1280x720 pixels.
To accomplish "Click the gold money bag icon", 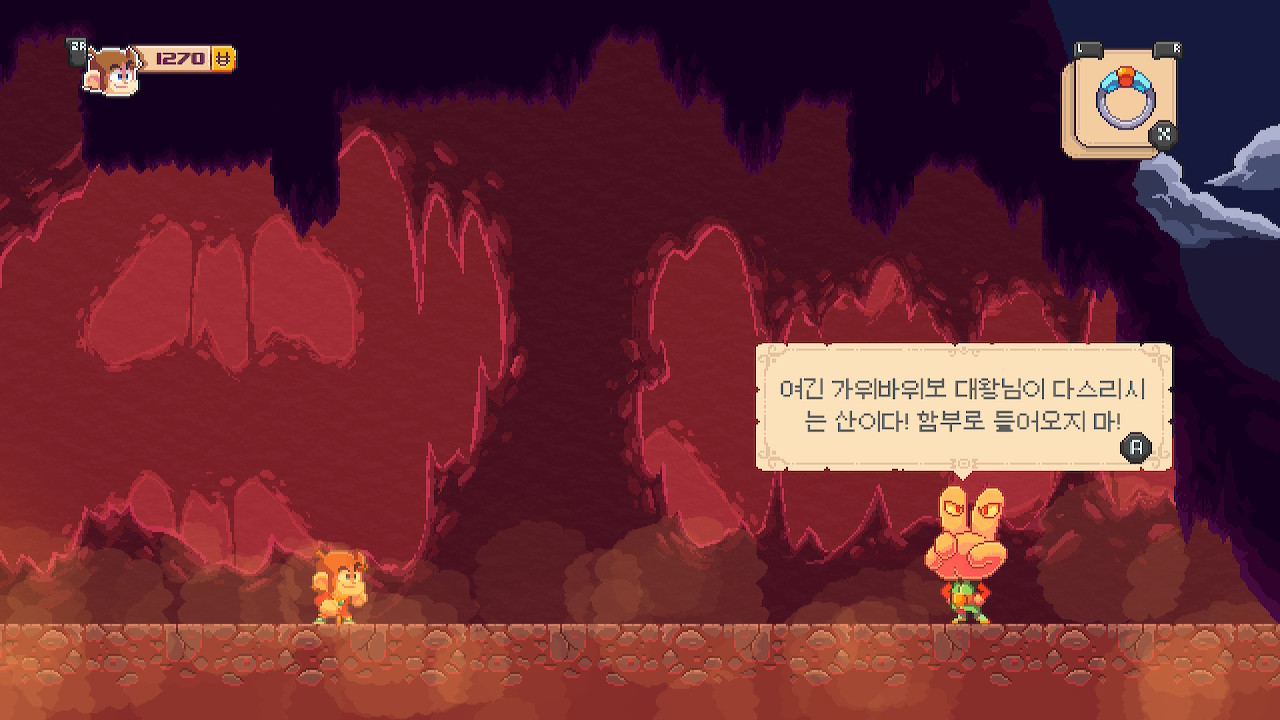I will [x=222, y=58].
